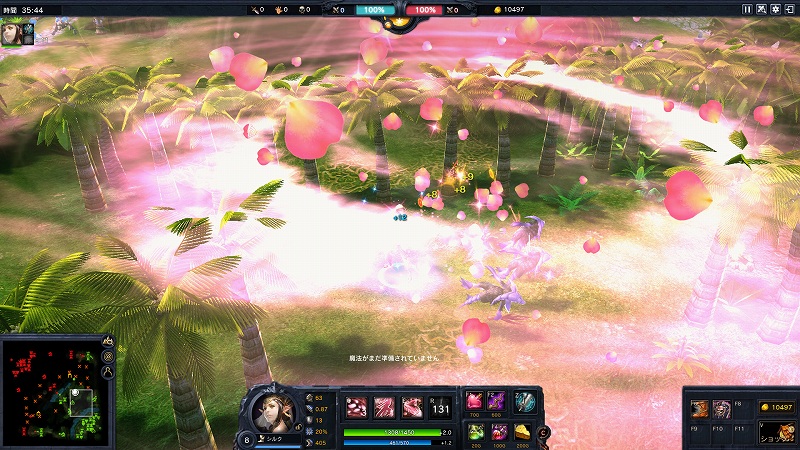Activate the third skill icon
This screenshot has width=800, height=450.
[412, 407]
